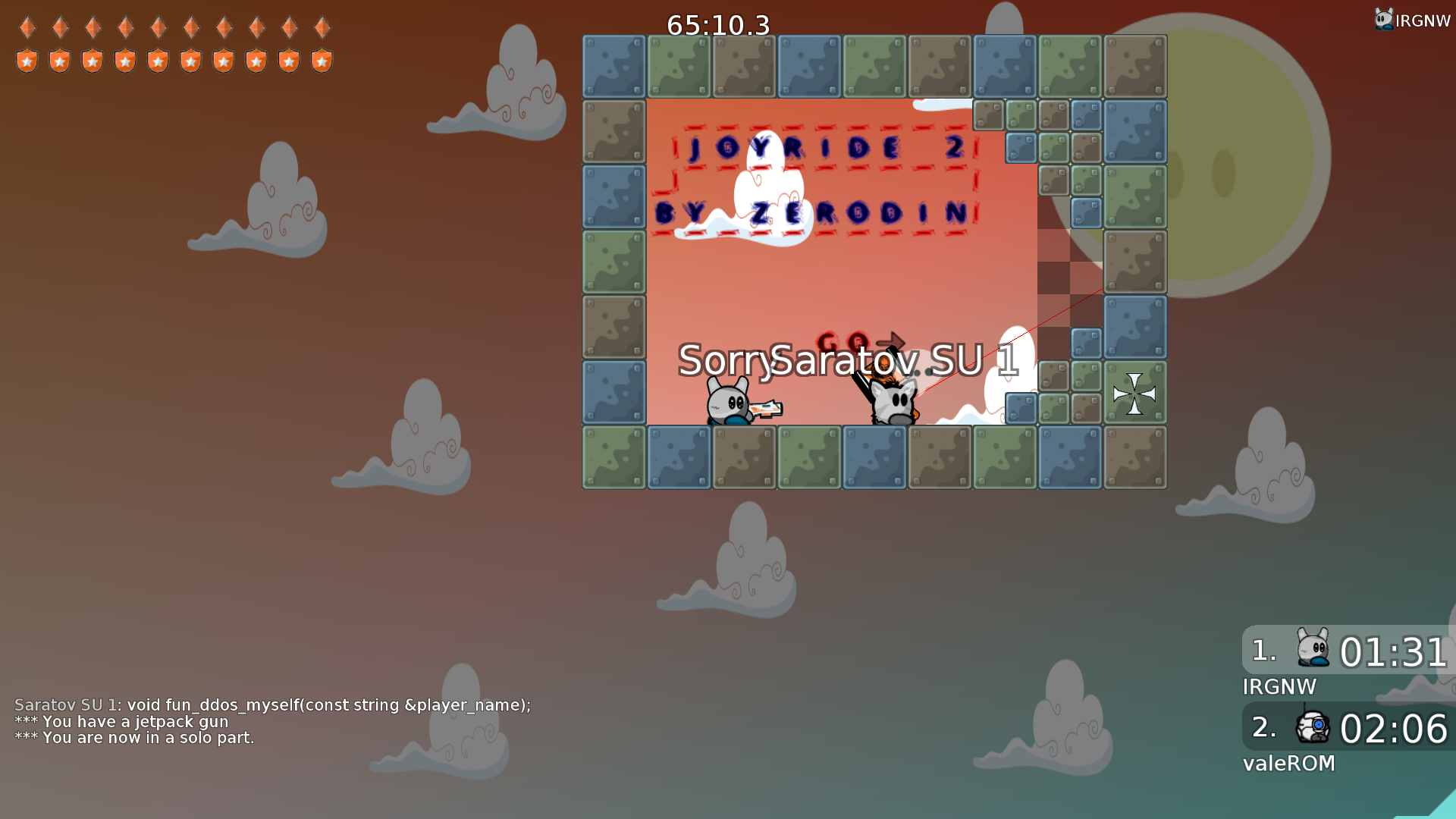
Task: Click the fifth star shield badge
Action: [x=158, y=61]
